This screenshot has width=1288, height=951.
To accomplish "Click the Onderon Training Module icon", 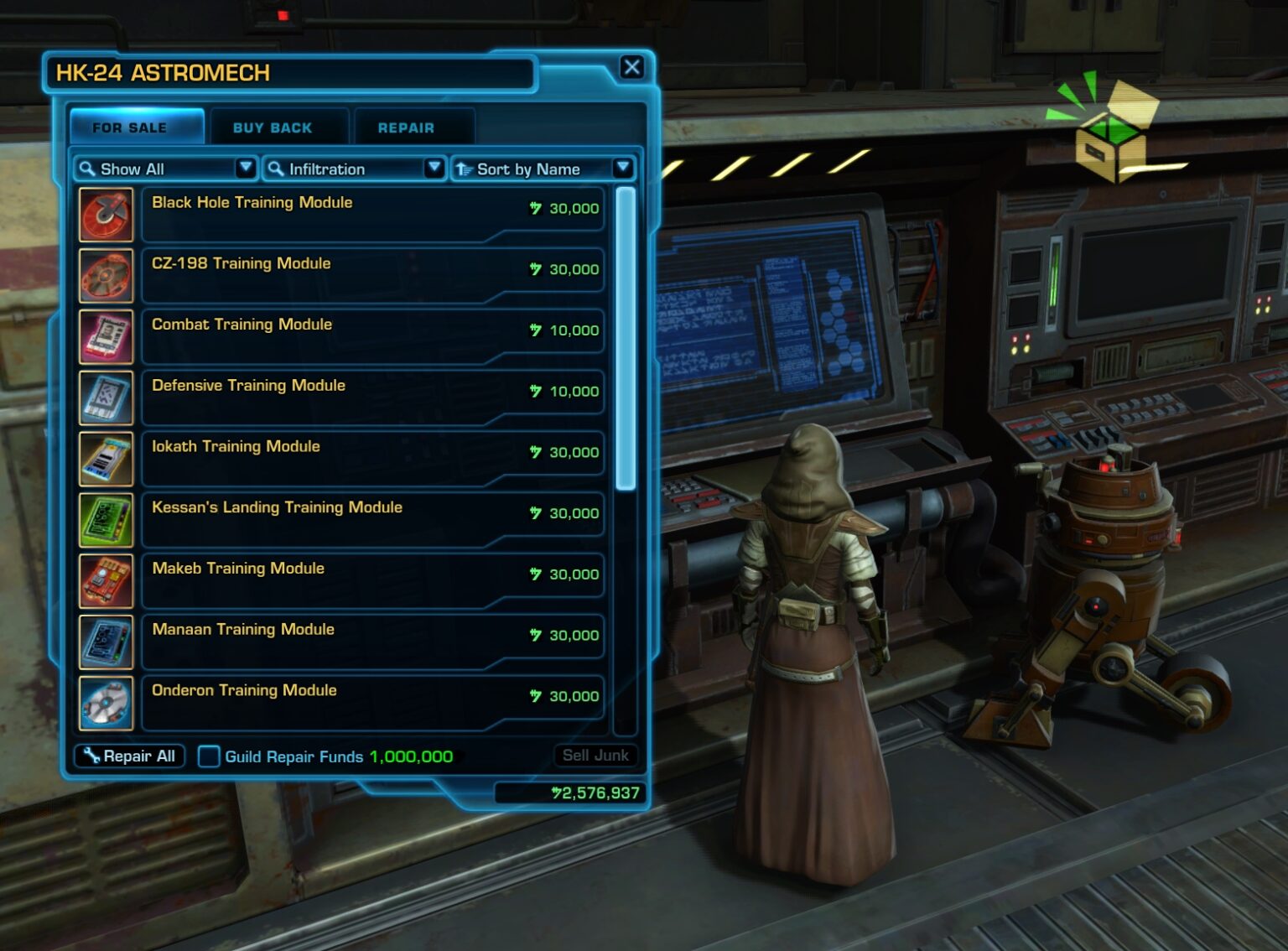I will click(x=106, y=703).
